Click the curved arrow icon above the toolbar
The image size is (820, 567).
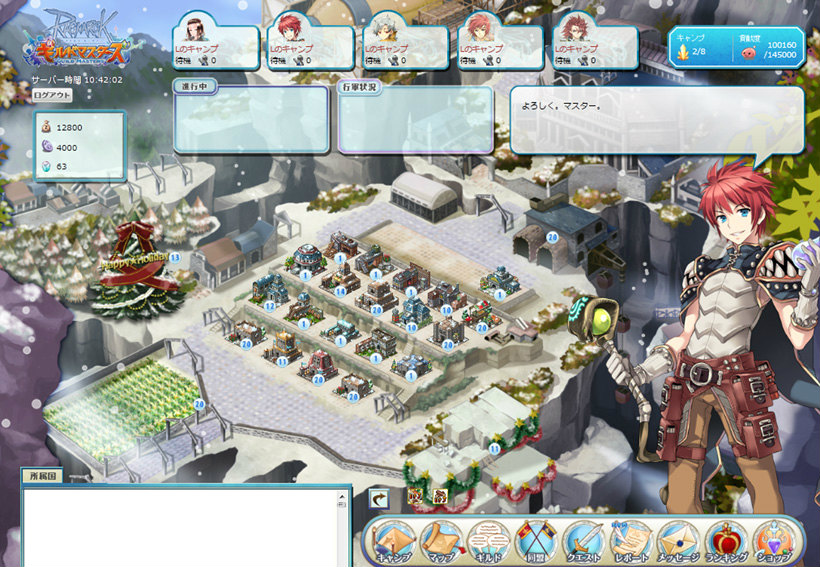pos(379,497)
